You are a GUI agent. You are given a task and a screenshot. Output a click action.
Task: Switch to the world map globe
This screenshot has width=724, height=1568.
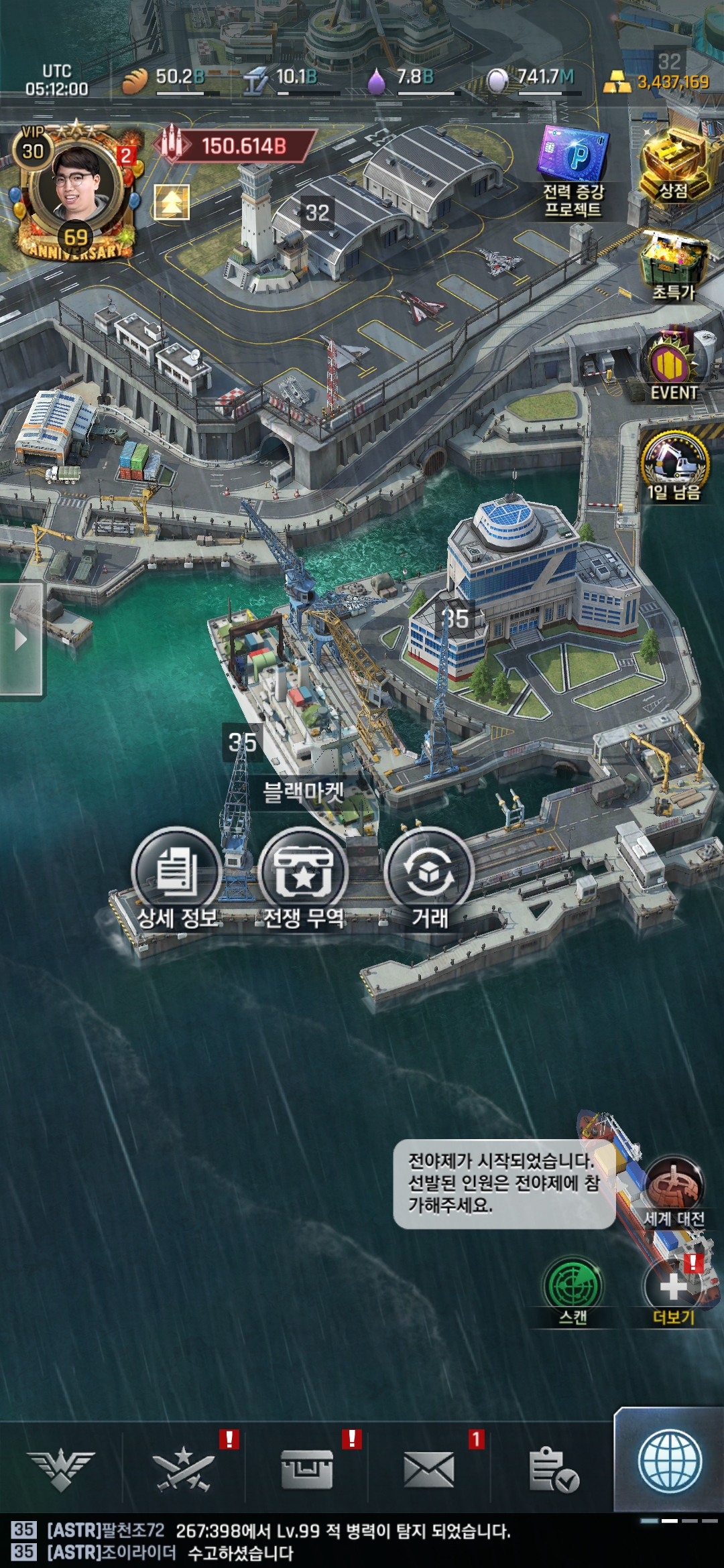(x=670, y=1462)
